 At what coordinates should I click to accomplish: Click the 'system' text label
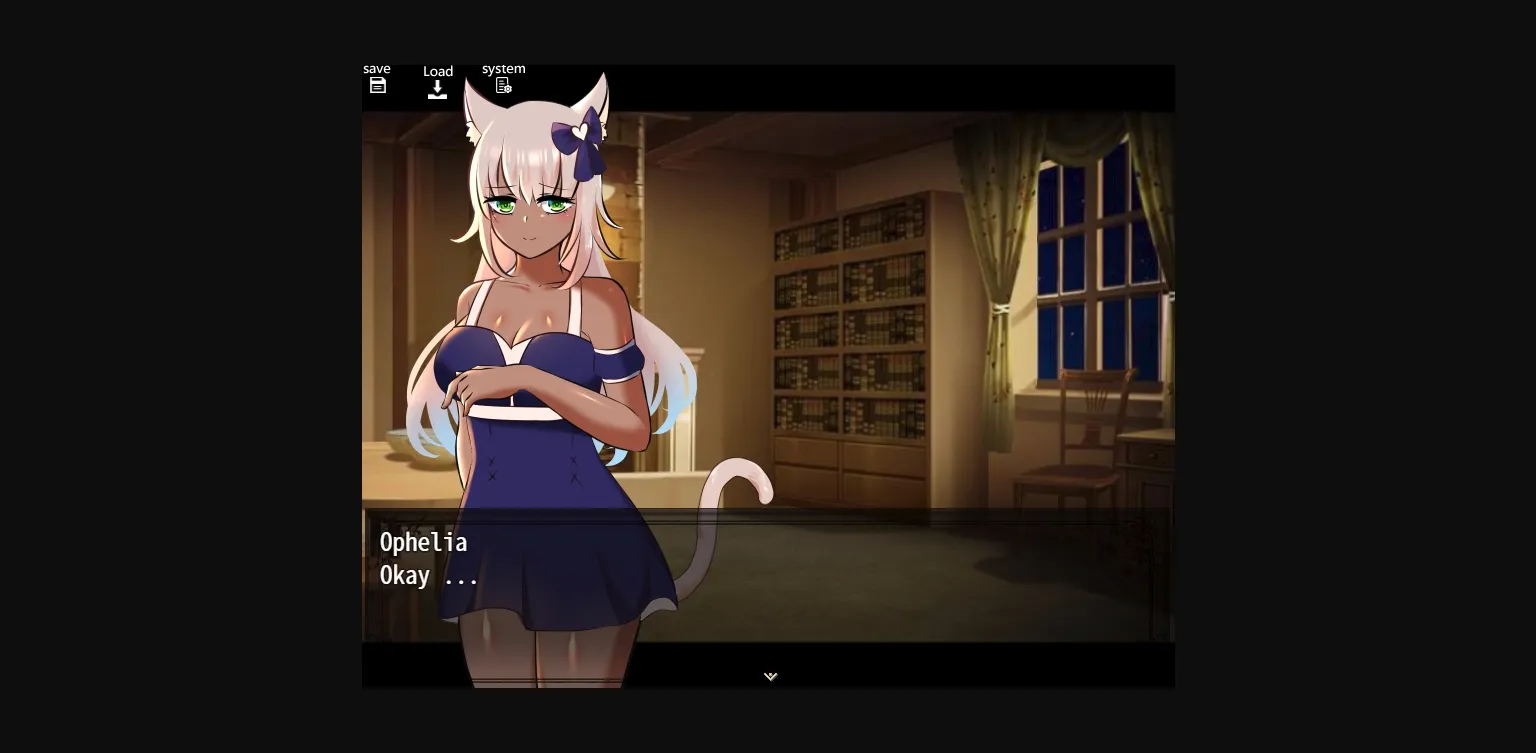(x=503, y=68)
